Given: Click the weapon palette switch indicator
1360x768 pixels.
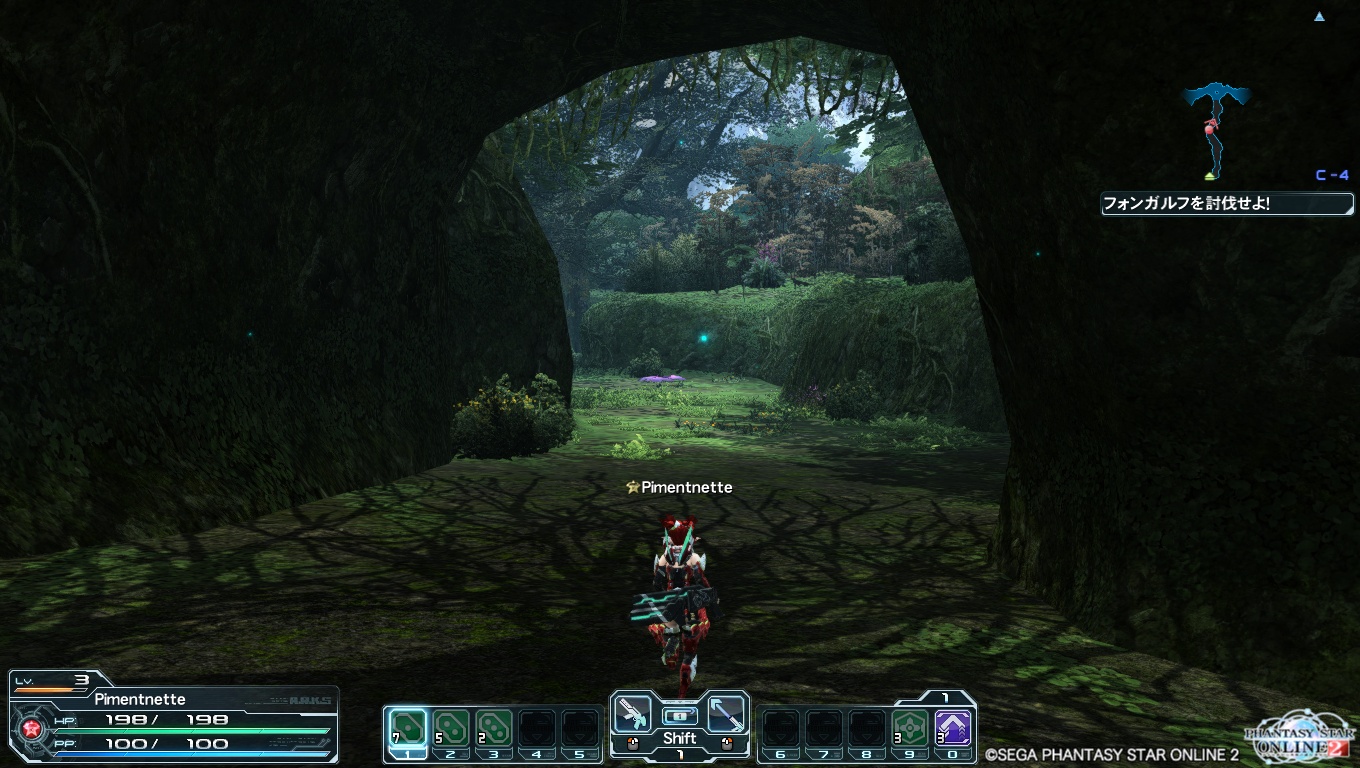Looking at the screenshot, I should click(679, 715).
